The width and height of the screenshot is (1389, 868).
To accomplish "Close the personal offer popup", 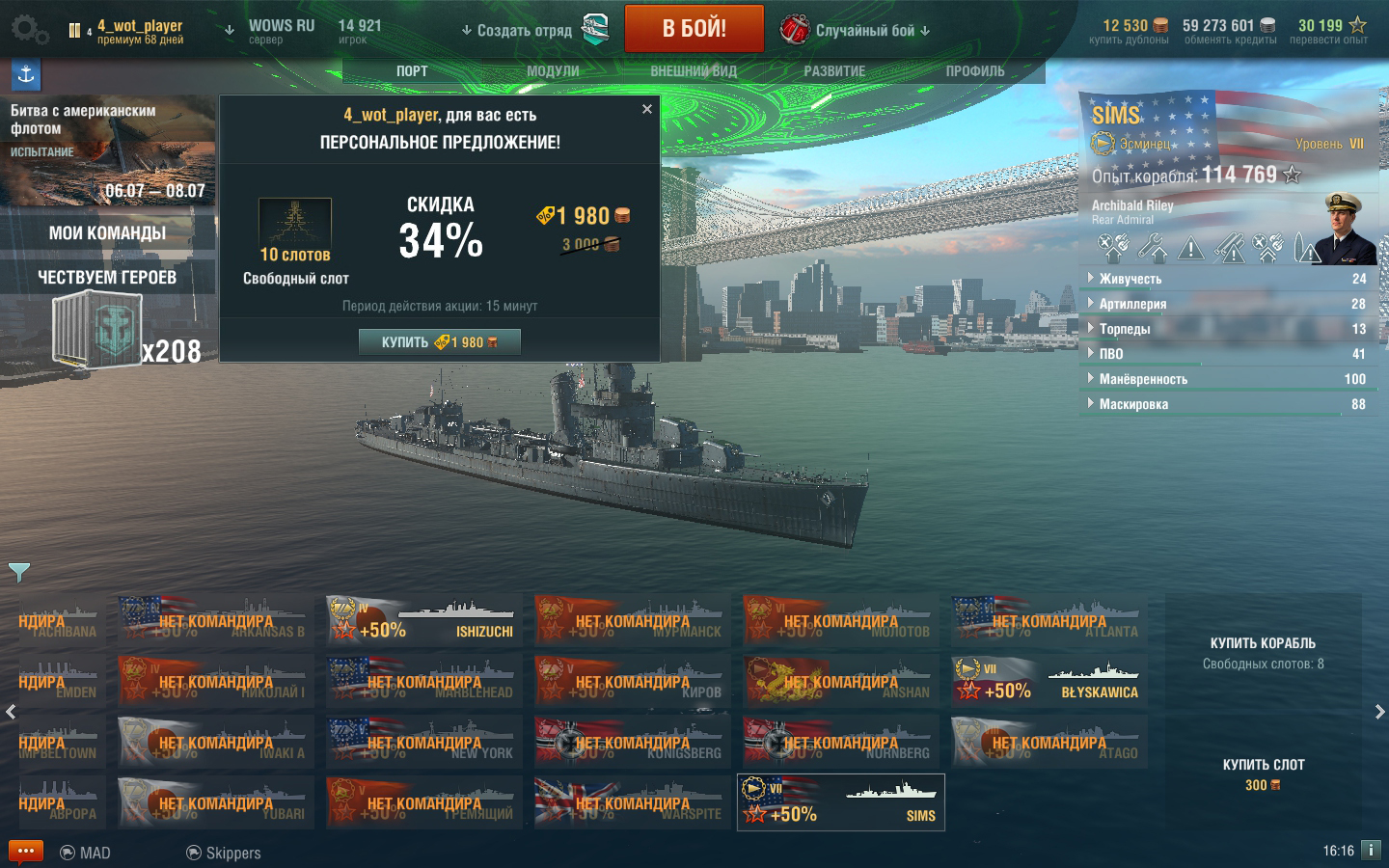I will [x=647, y=109].
